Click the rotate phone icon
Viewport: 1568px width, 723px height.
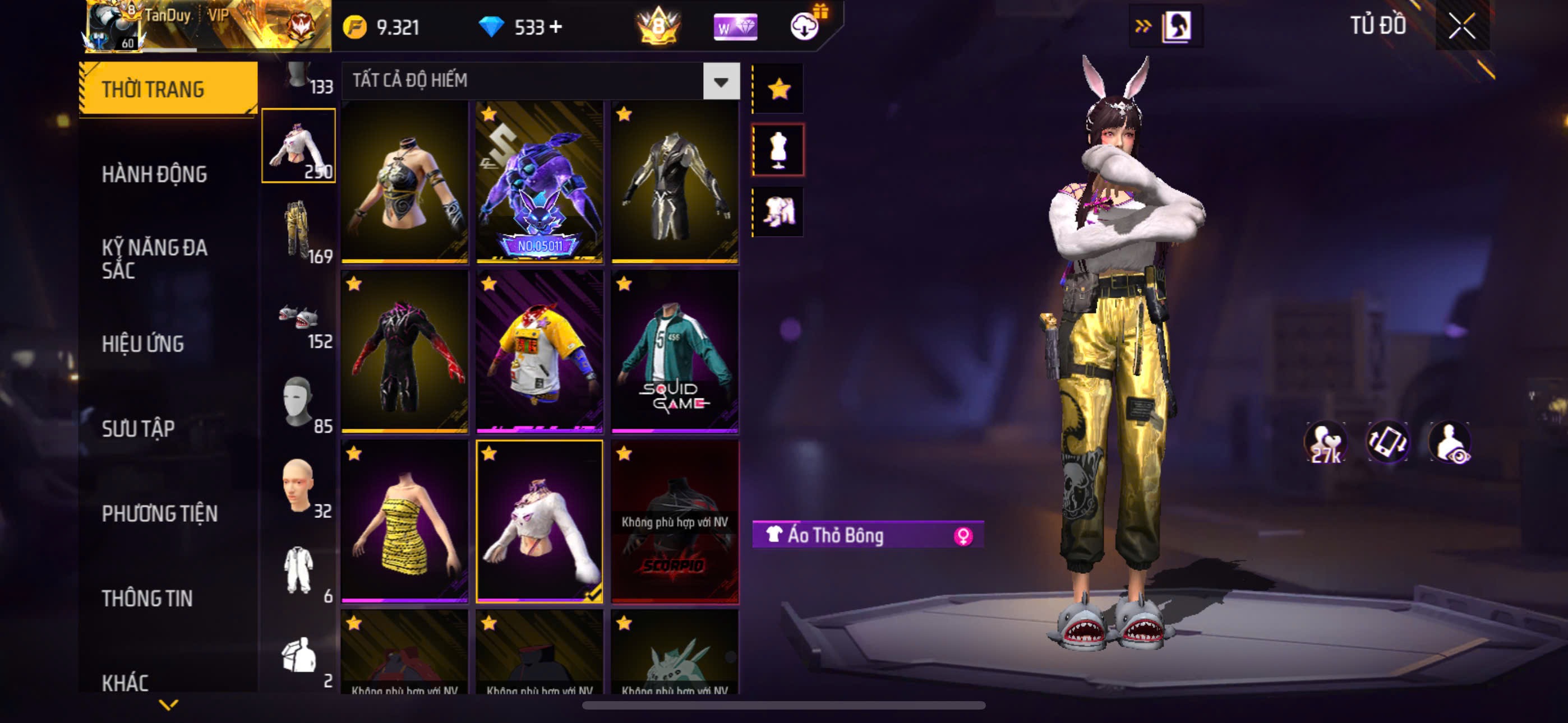click(1387, 442)
